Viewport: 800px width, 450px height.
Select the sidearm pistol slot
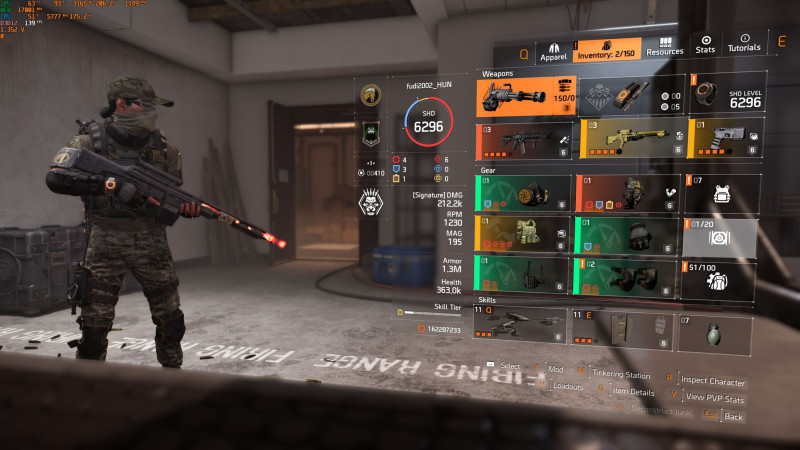pyautogui.click(x=727, y=140)
